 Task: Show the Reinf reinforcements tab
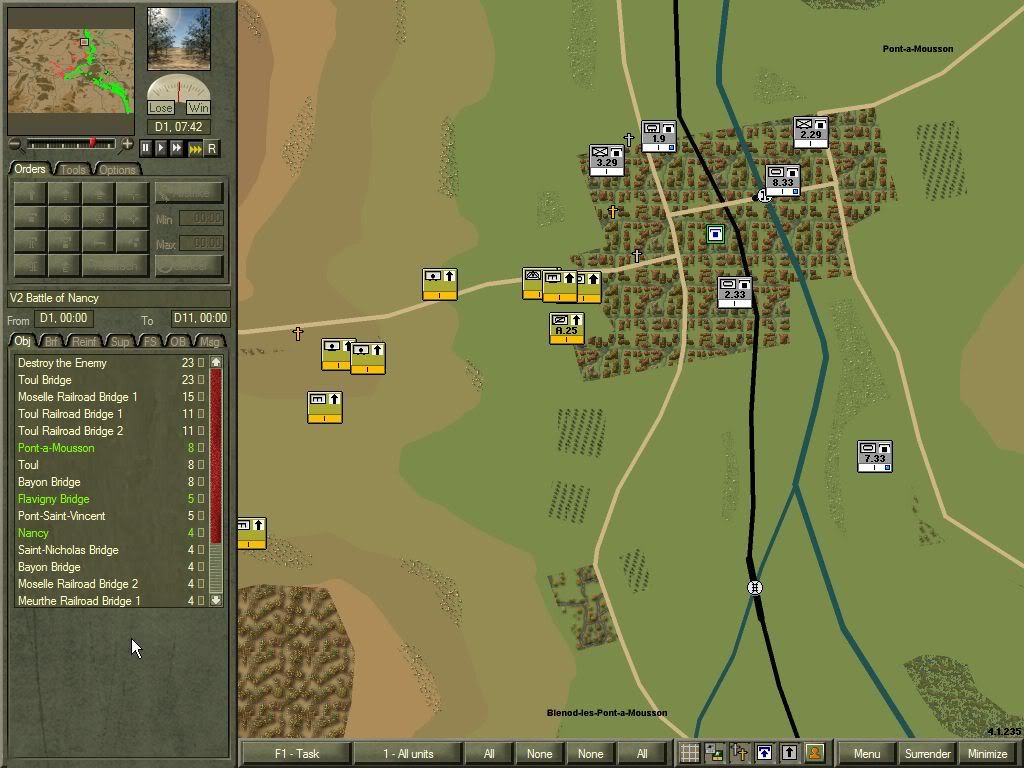tap(85, 342)
